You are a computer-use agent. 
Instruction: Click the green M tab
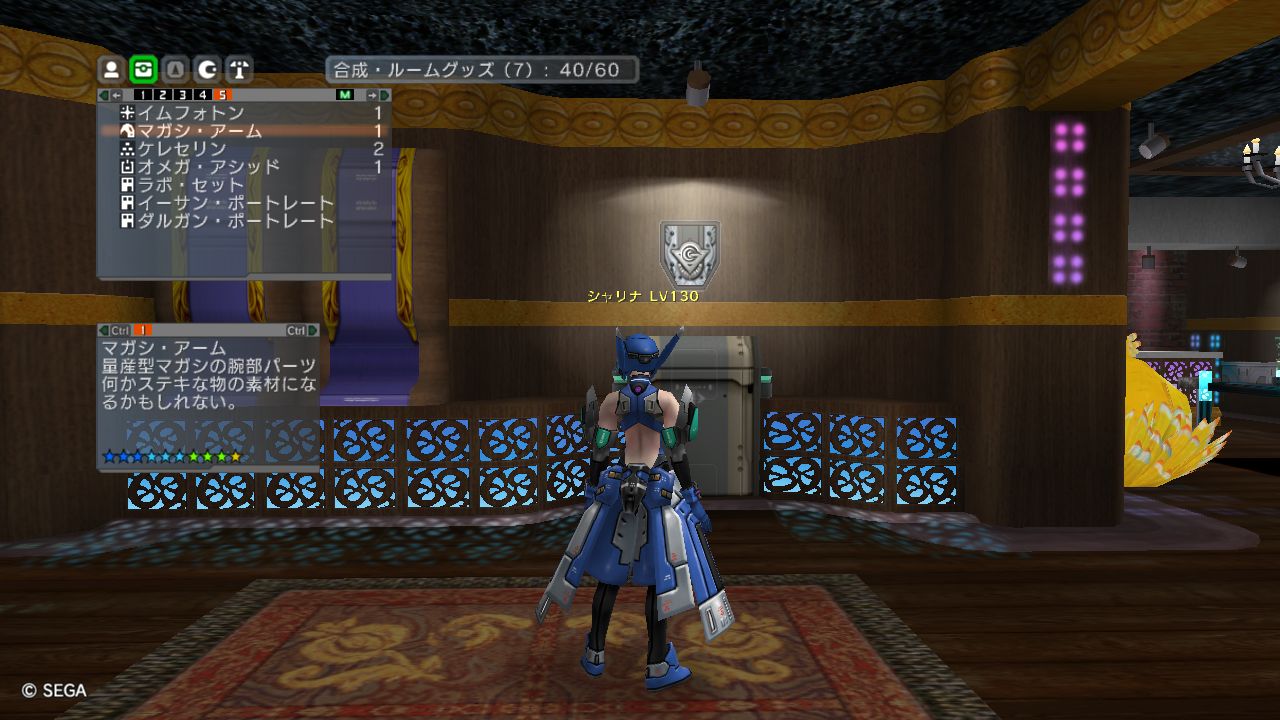click(x=345, y=95)
